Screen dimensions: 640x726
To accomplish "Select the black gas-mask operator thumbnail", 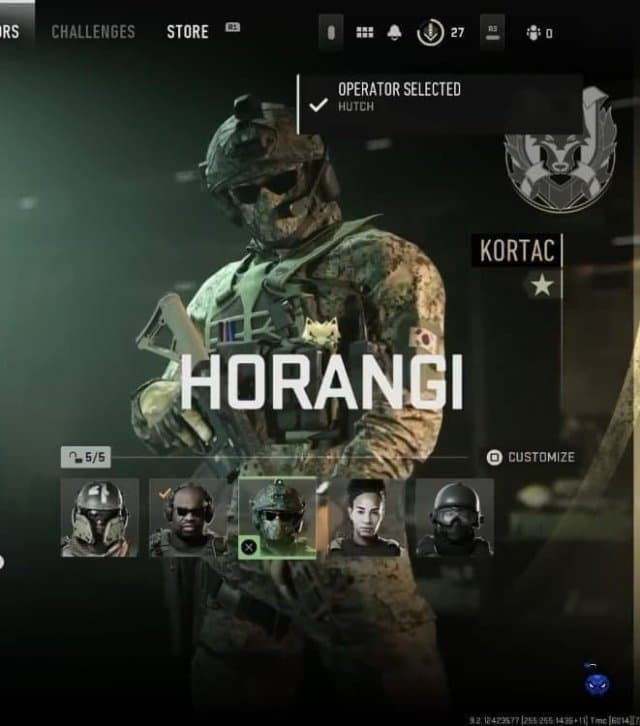I will 454,517.
